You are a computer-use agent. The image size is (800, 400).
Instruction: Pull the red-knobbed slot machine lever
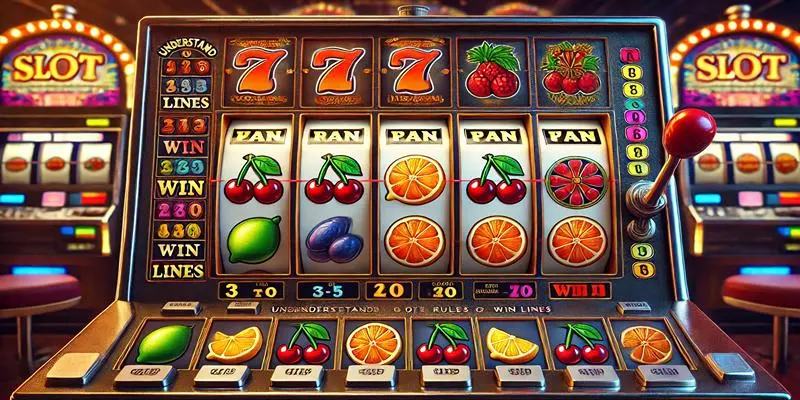tap(687, 129)
